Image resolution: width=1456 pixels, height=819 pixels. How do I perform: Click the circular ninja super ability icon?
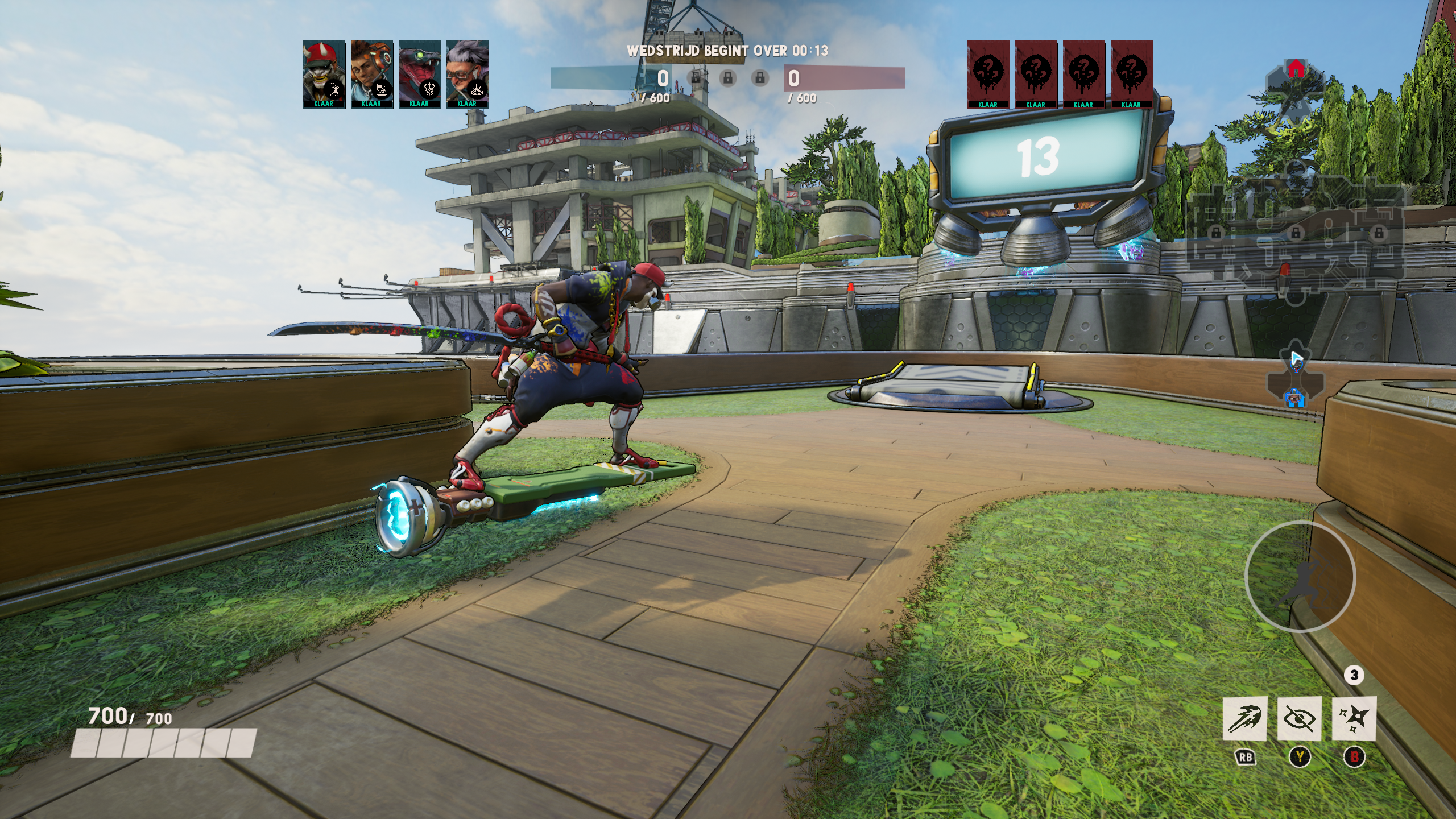[x=1300, y=576]
